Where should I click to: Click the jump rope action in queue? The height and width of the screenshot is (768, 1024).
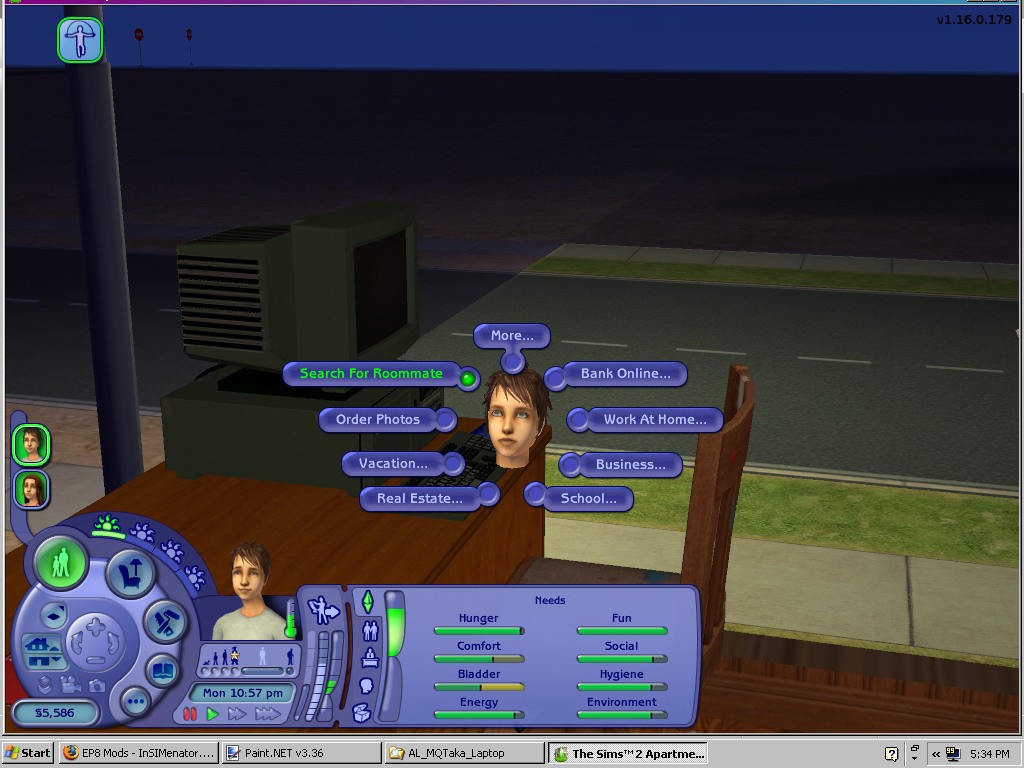pos(80,40)
